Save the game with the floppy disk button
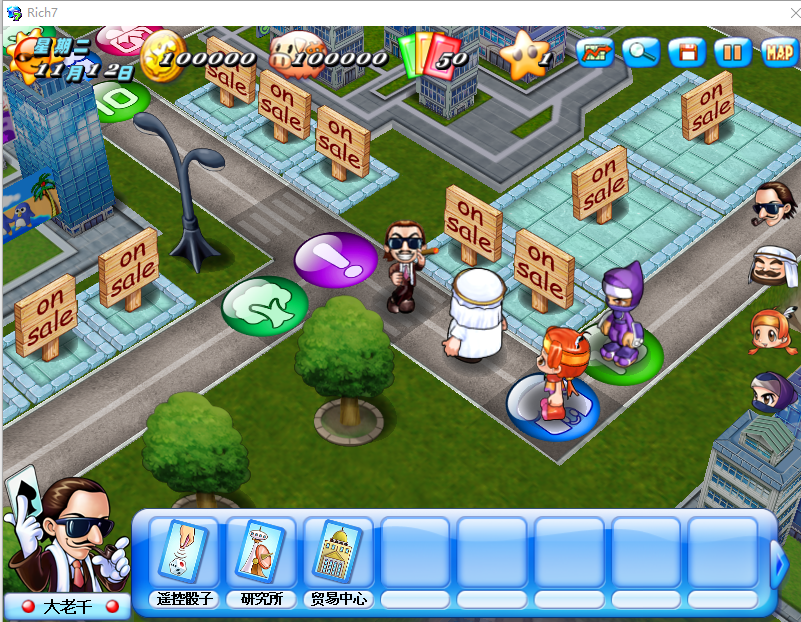Viewport: 801px width, 622px height. (687, 52)
